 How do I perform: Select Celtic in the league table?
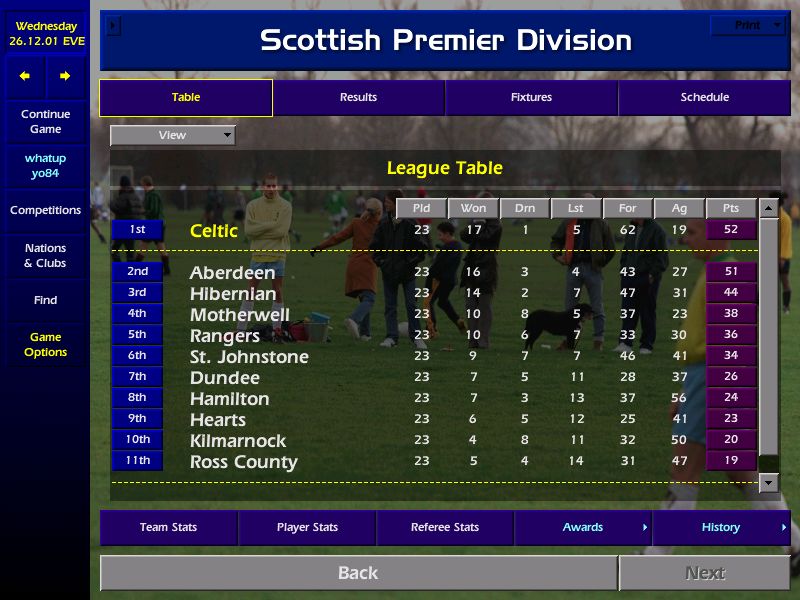(x=214, y=231)
